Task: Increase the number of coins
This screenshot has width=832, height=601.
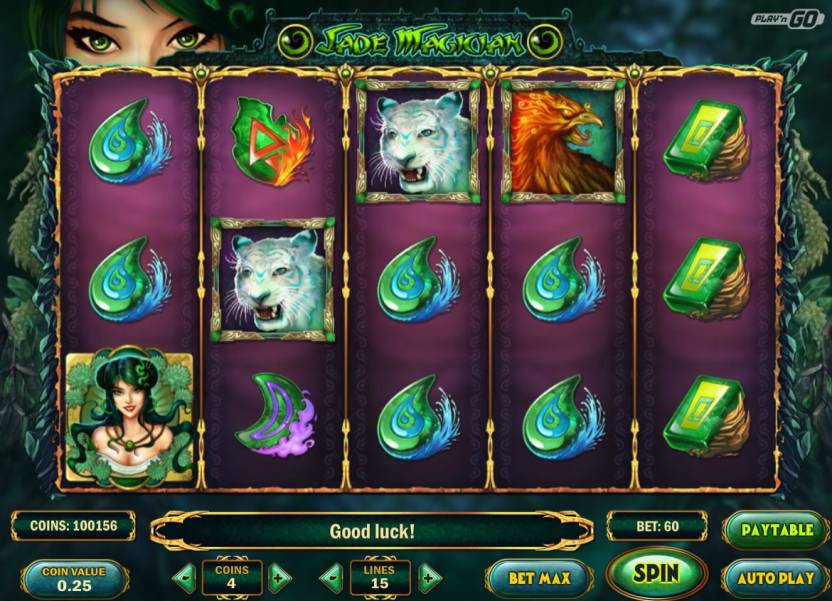Action: [279, 577]
